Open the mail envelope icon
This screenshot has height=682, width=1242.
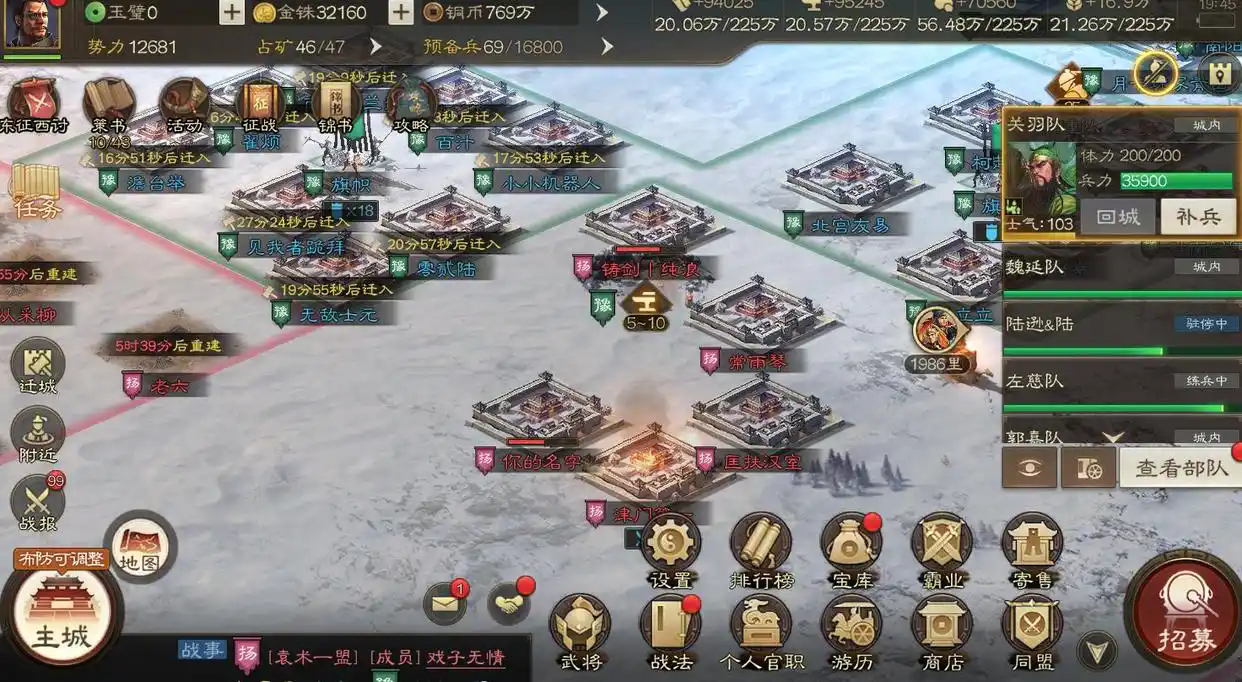pos(445,602)
